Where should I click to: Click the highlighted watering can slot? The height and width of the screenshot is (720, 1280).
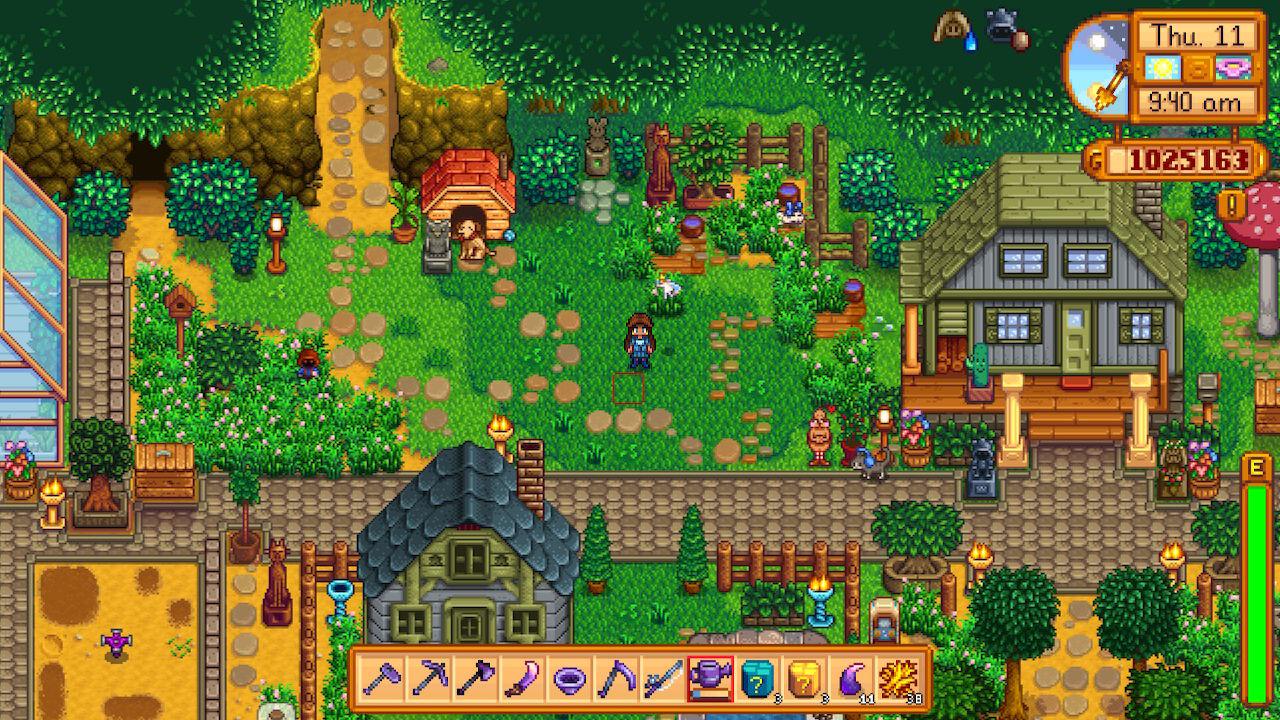click(x=709, y=679)
